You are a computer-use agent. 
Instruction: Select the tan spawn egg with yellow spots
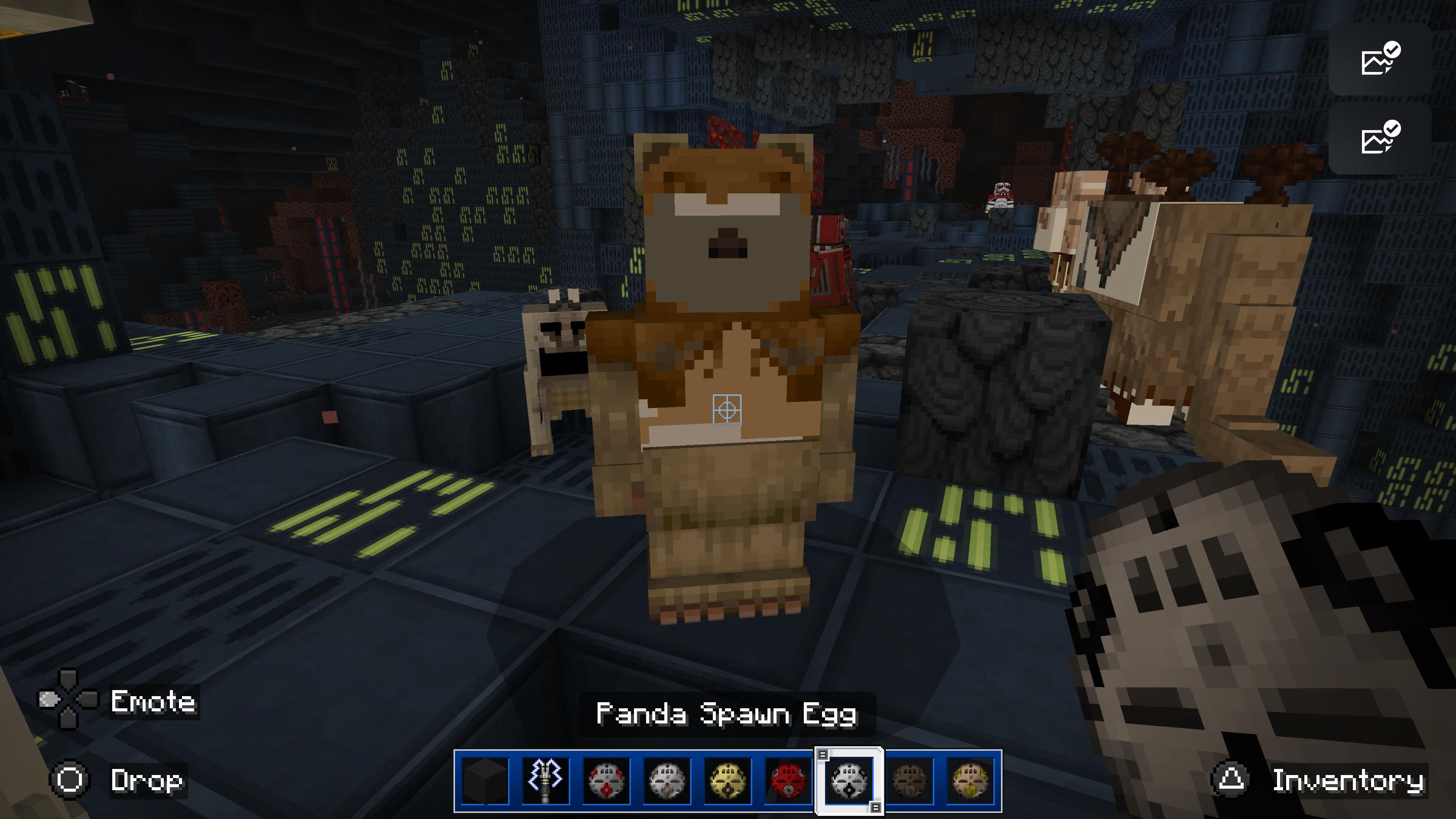pos(970,781)
